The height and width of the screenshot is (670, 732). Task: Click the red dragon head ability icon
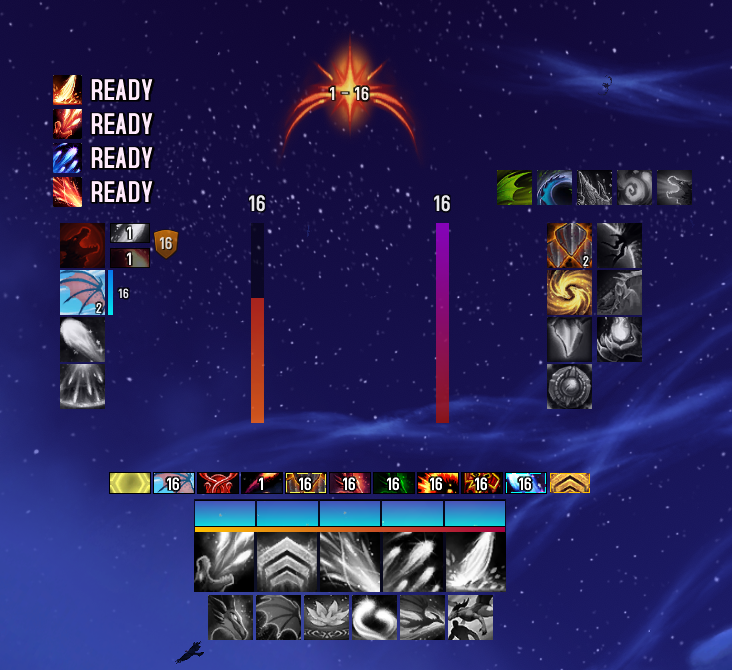pyautogui.click(x=83, y=246)
